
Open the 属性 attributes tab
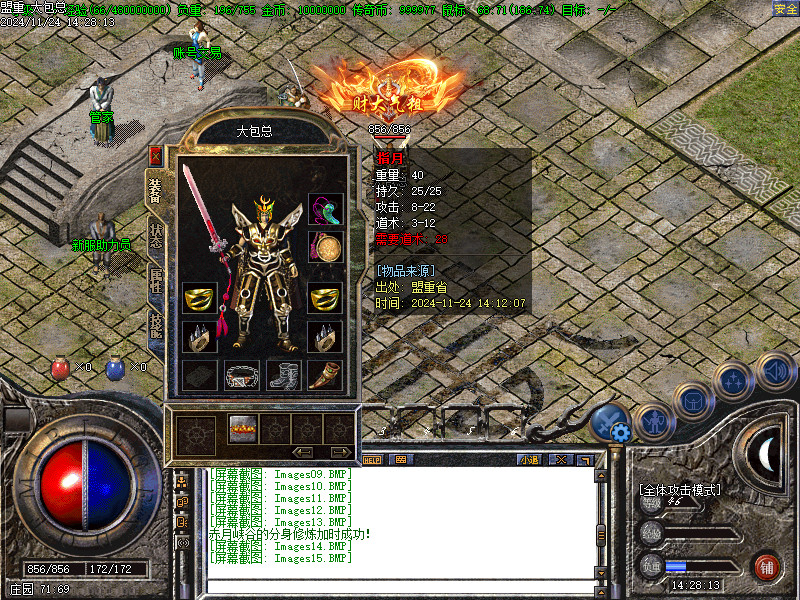click(x=156, y=283)
